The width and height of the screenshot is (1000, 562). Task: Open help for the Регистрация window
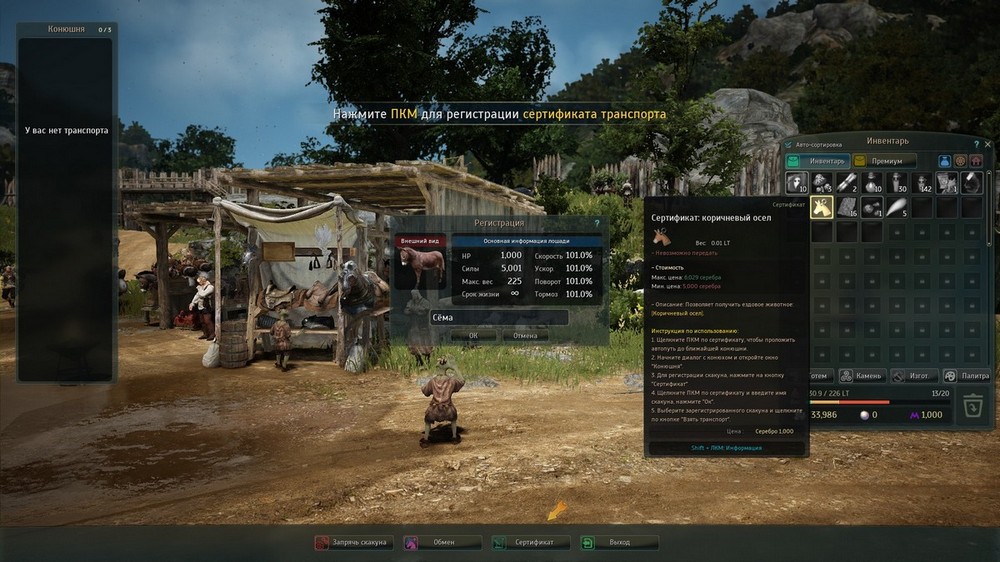(597, 223)
